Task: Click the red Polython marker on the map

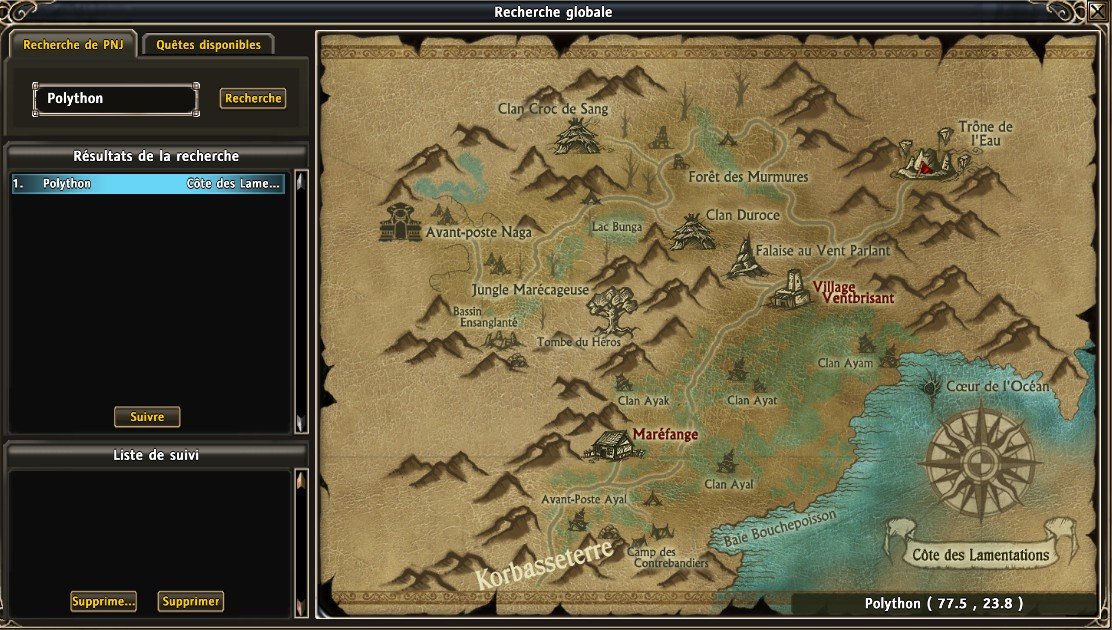Action: (927, 169)
